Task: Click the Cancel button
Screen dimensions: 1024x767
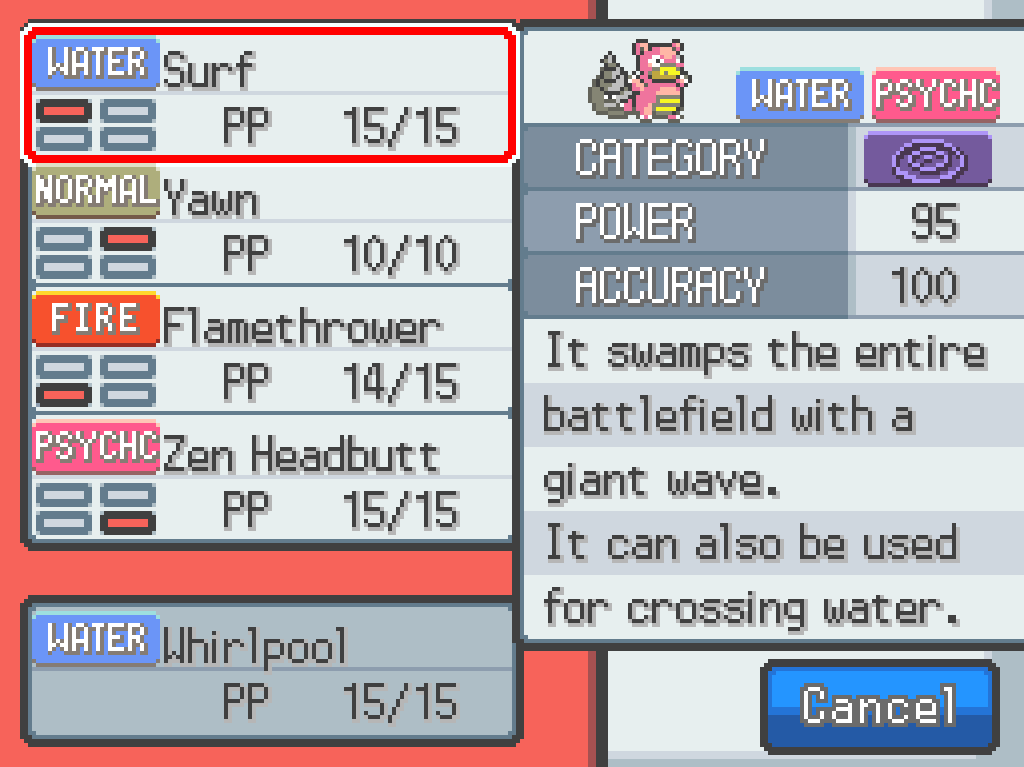Action: [x=879, y=706]
